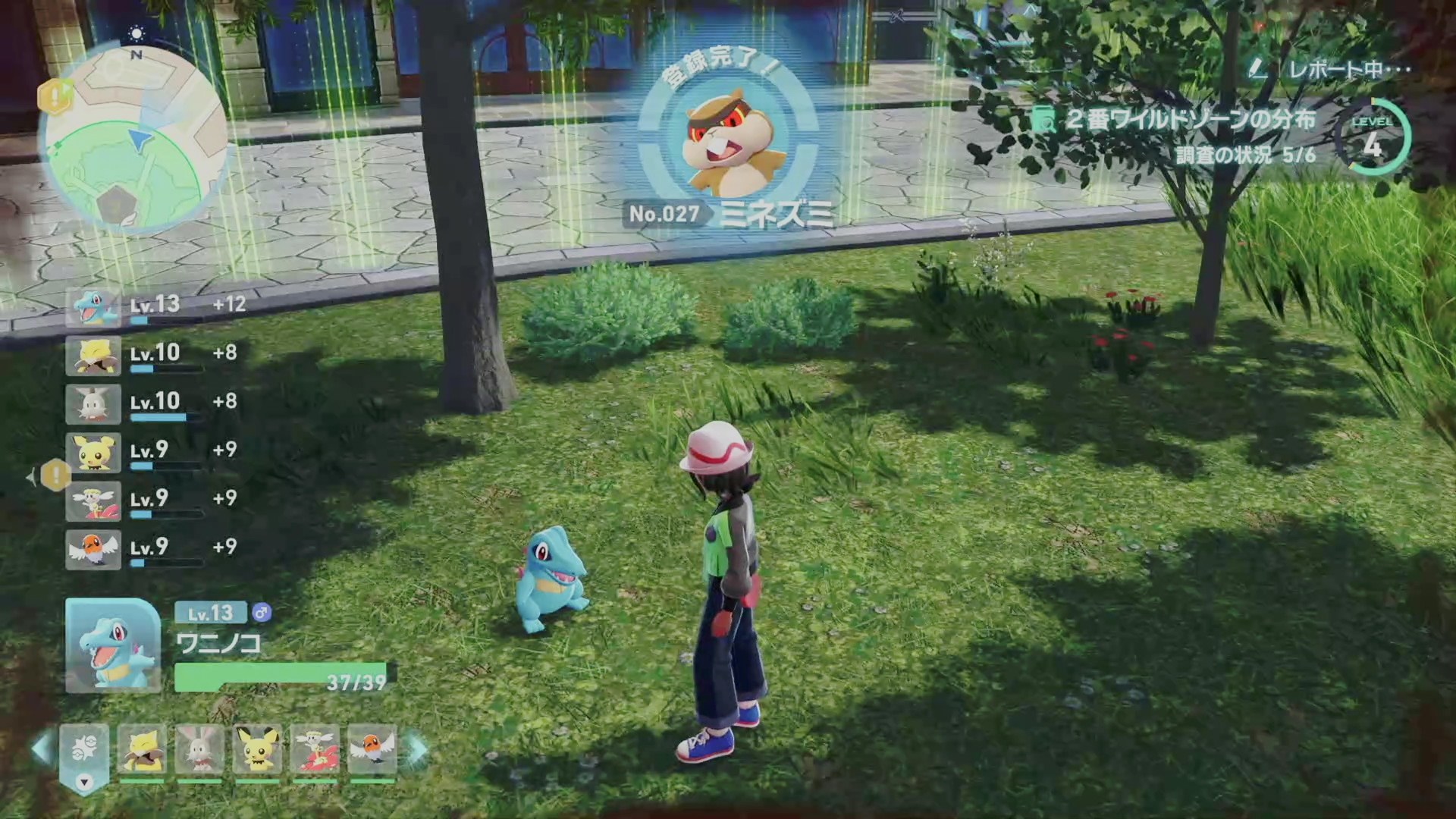The image size is (1456, 819).
Task: Select Abra's Lv.10 experience row
Action: (x=155, y=355)
